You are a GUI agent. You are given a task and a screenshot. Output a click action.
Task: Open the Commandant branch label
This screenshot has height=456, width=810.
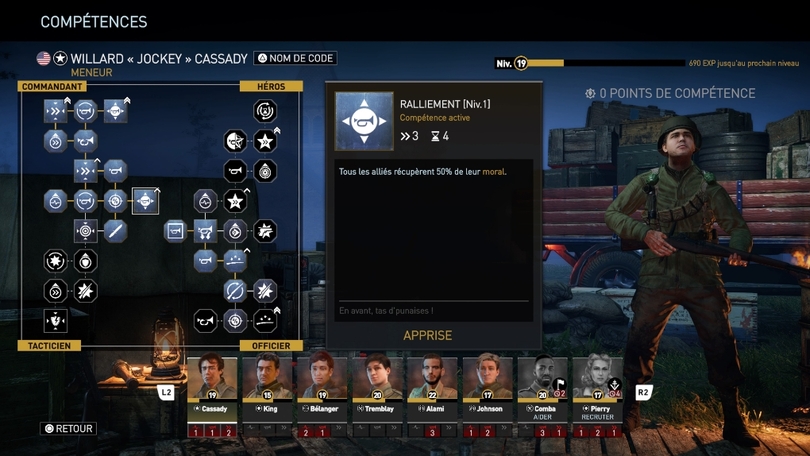[52, 87]
